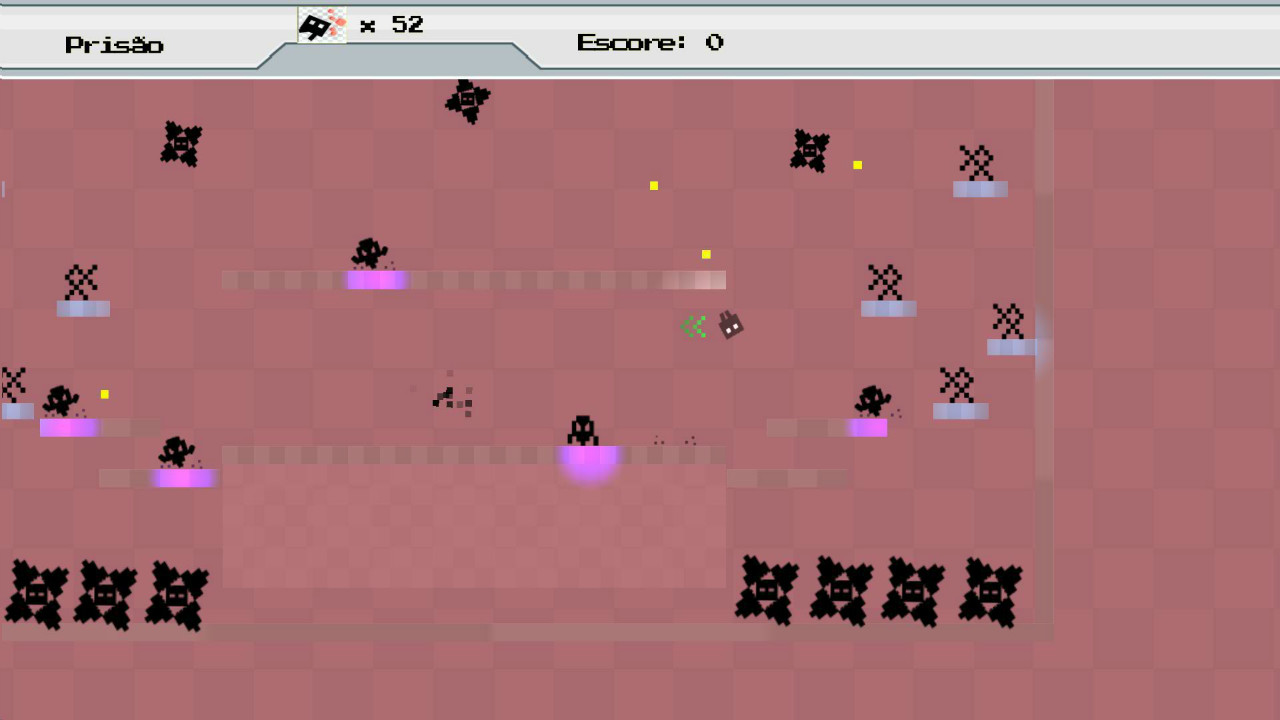This screenshot has width=1280, height=720.
Task: Click the pink glowing platform on the far left
Action: pyautogui.click(x=68, y=427)
